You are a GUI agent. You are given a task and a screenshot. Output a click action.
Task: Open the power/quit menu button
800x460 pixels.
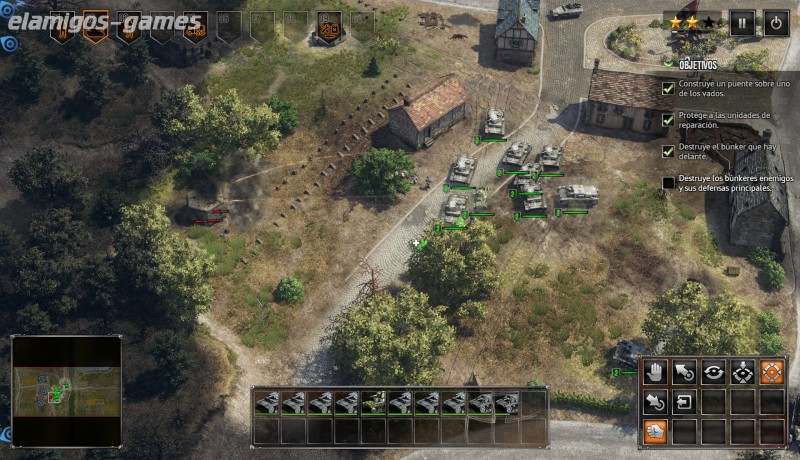point(776,23)
